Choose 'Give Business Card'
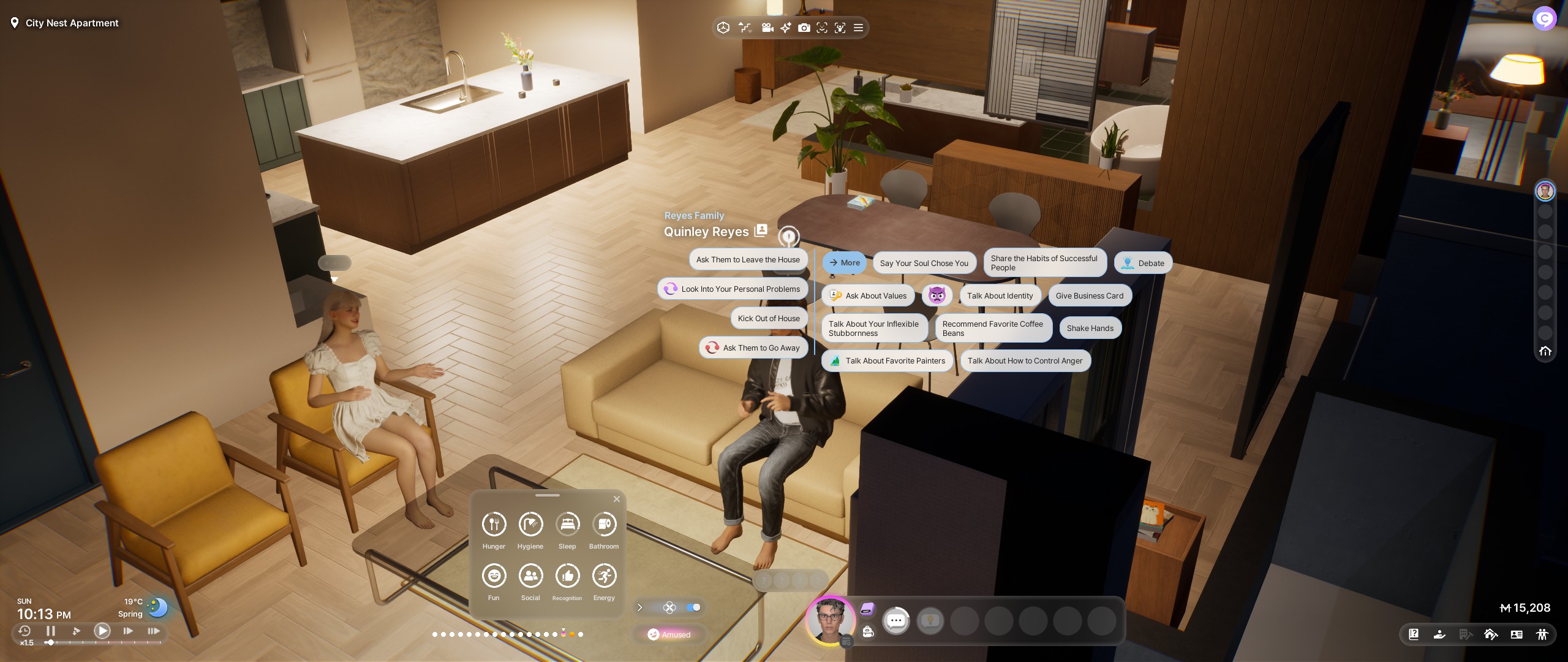Viewport: 1568px width, 662px height. [1089, 296]
